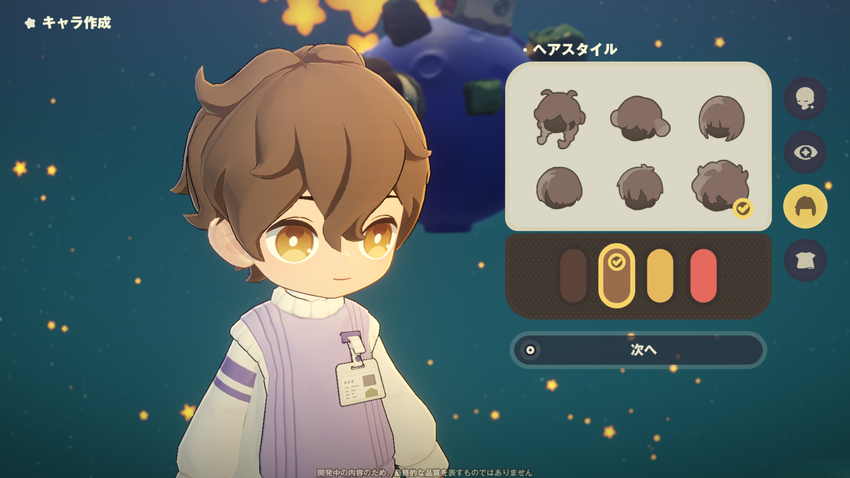Open the clothing shirt tab
The width and height of the screenshot is (850, 478).
[805, 260]
